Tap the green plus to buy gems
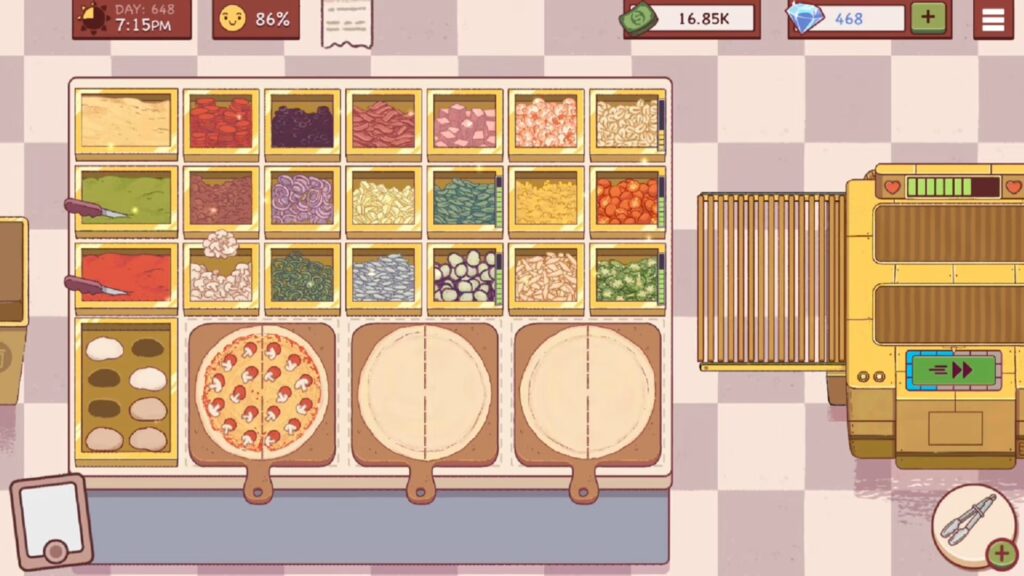 [927, 18]
